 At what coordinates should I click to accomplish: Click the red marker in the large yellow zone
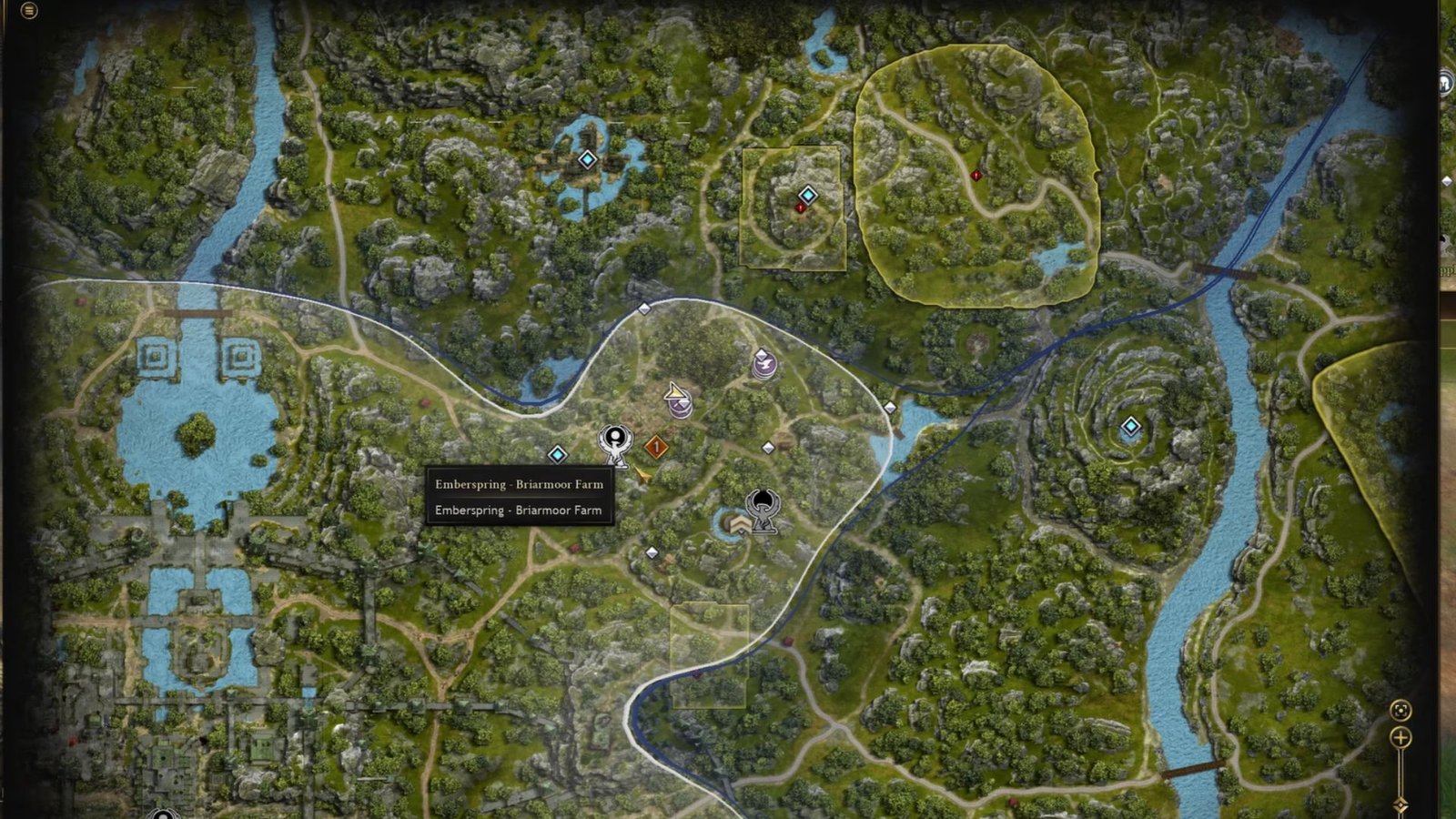click(x=976, y=175)
